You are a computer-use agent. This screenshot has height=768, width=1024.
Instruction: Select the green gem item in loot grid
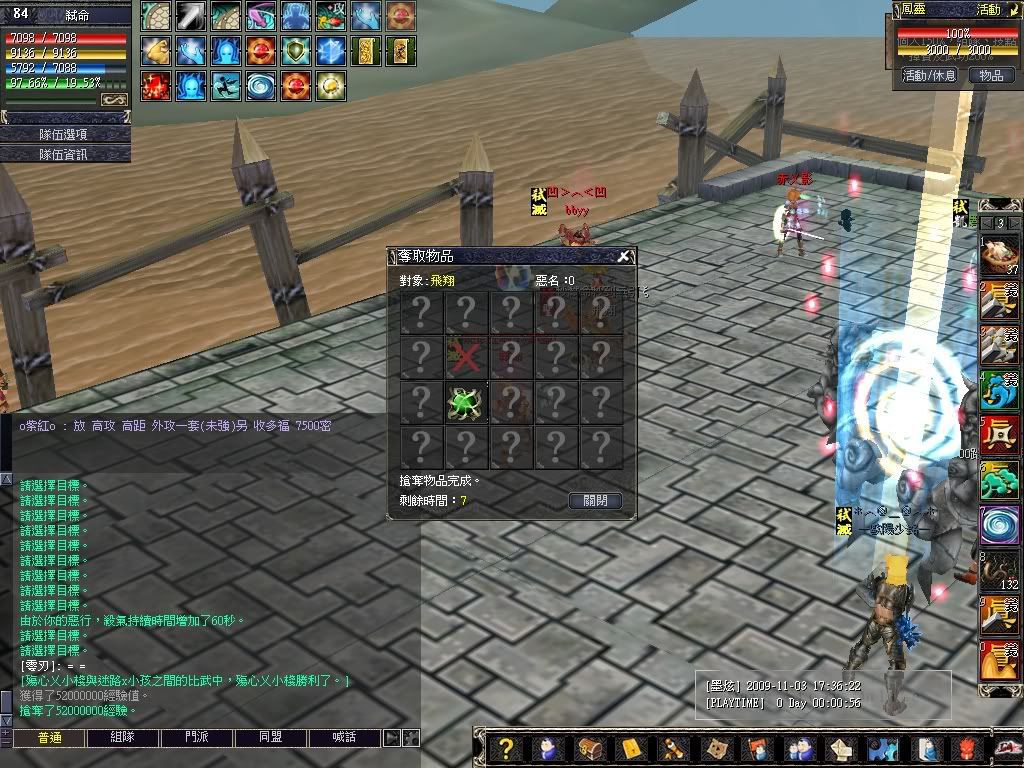(x=466, y=403)
